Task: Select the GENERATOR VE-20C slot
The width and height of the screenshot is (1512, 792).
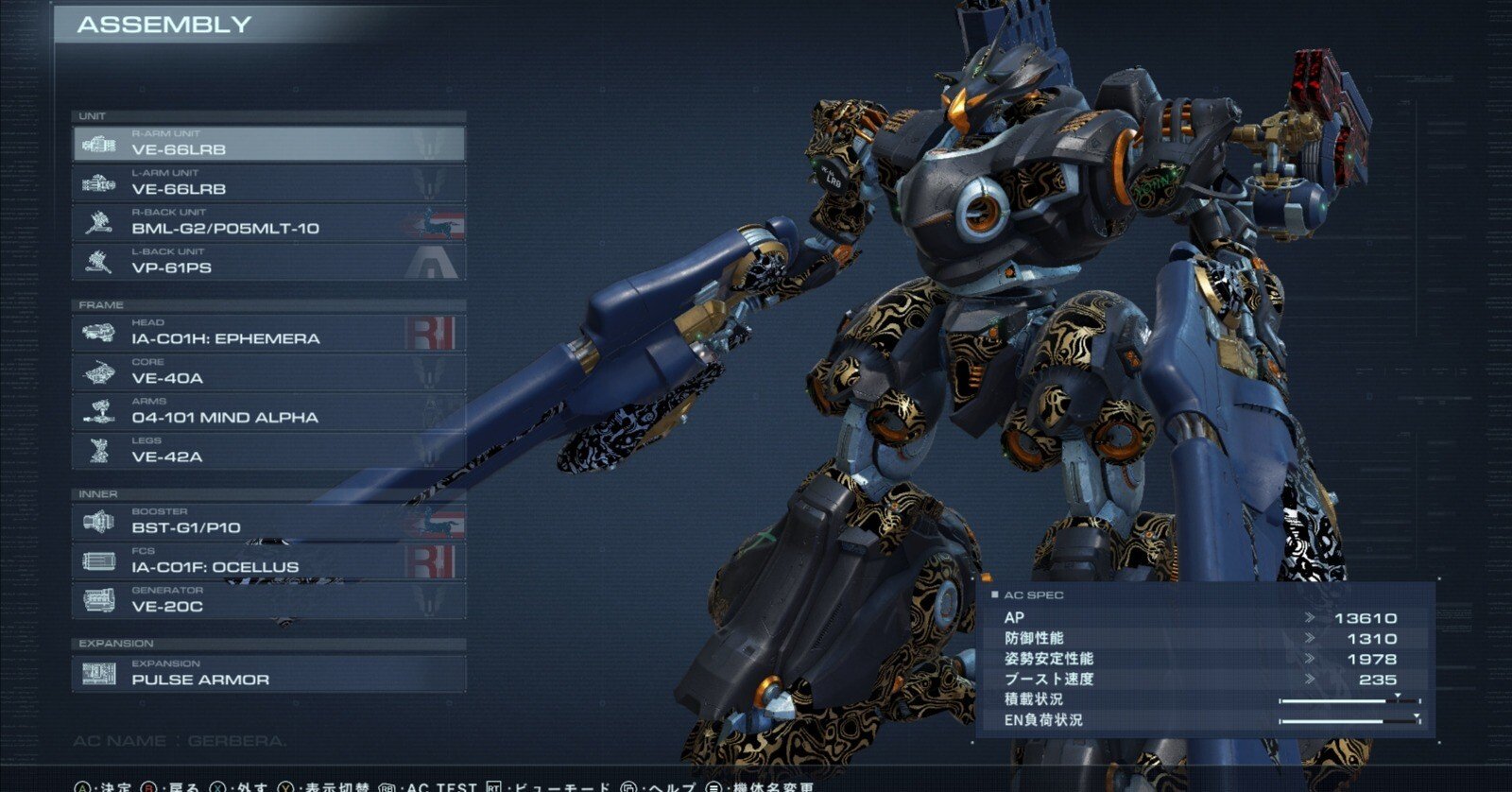Action: 268,601
